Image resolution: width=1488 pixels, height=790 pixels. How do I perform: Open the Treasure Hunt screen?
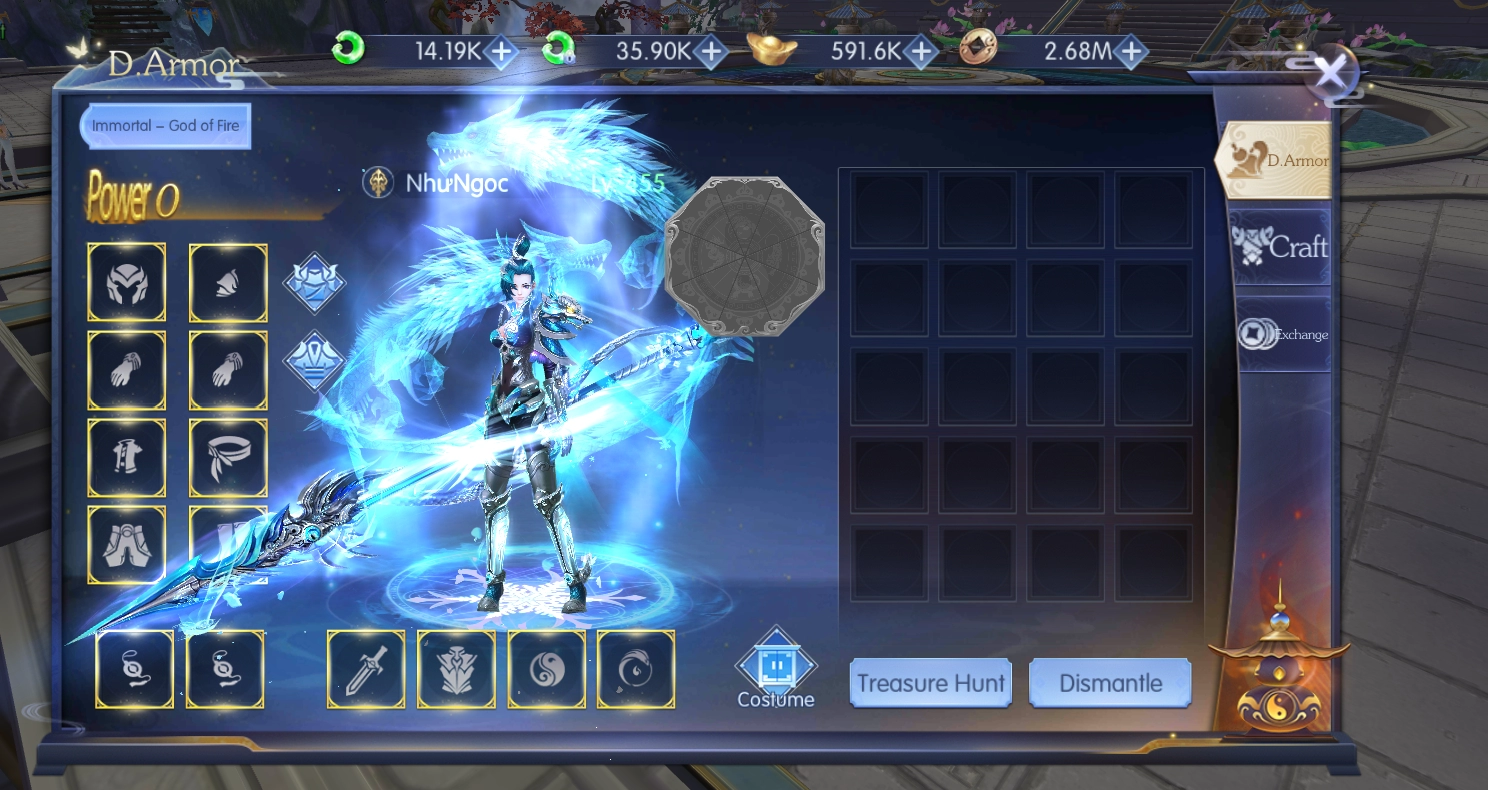click(x=930, y=683)
